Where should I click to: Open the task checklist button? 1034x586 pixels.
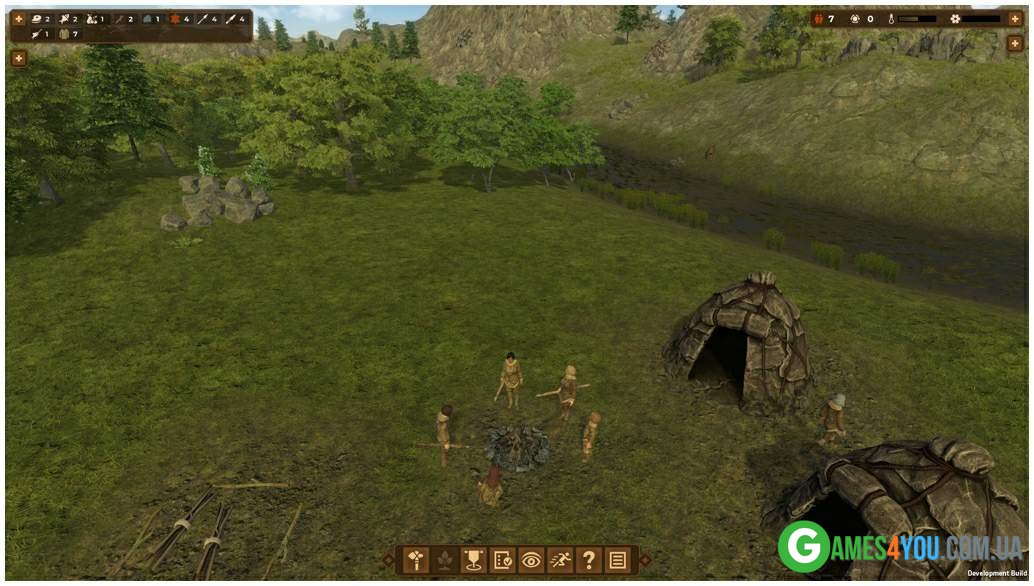[502, 560]
